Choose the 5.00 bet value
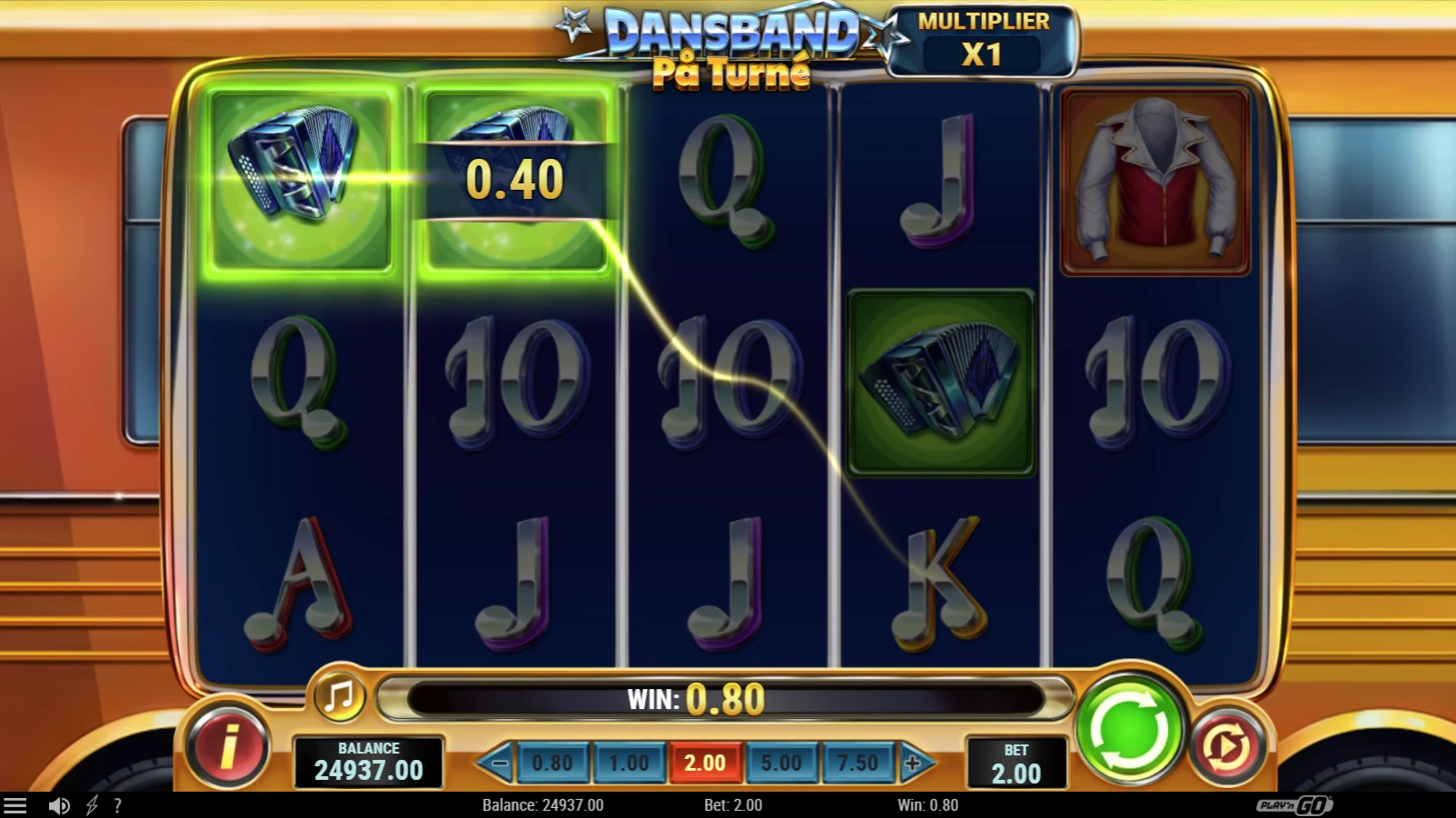Screen dimensions: 1456x818 click(x=781, y=763)
